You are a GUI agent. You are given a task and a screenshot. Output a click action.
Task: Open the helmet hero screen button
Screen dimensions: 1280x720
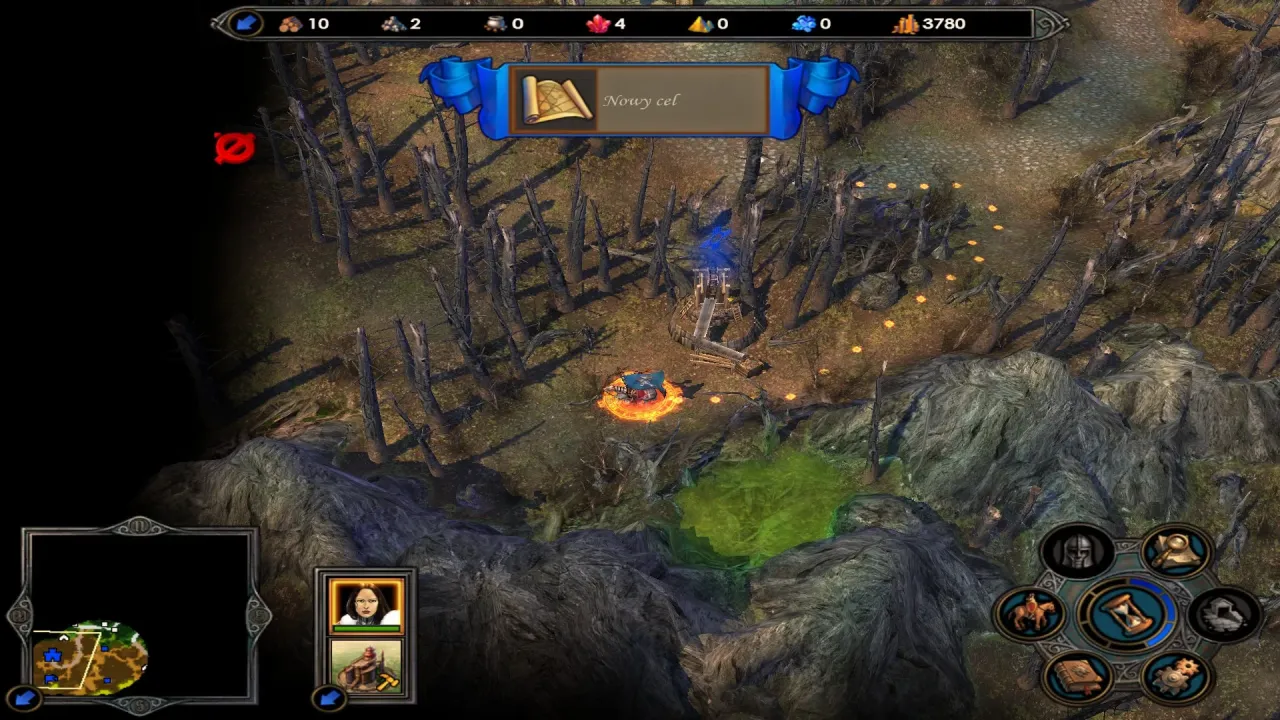[x=1078, y=551]
